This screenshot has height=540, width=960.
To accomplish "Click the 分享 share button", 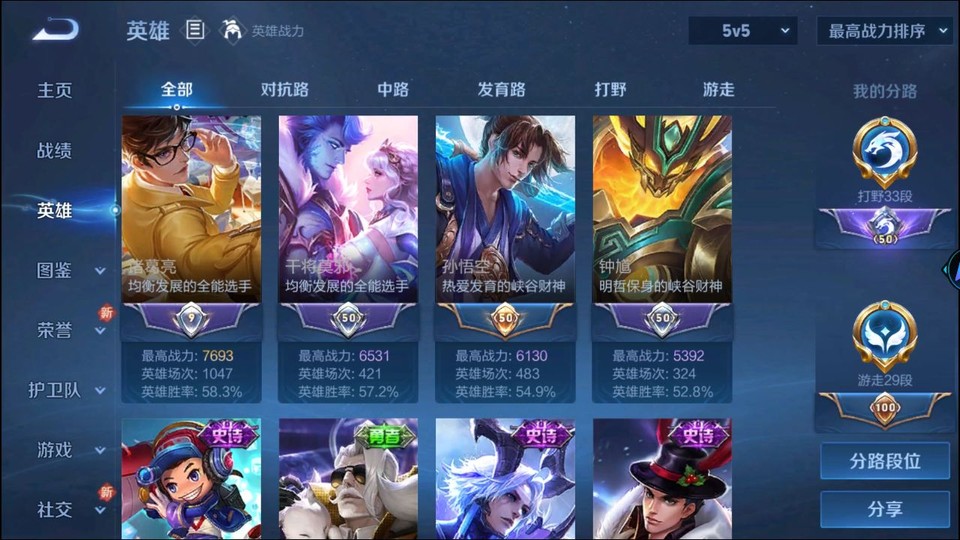I will [884, 509].
